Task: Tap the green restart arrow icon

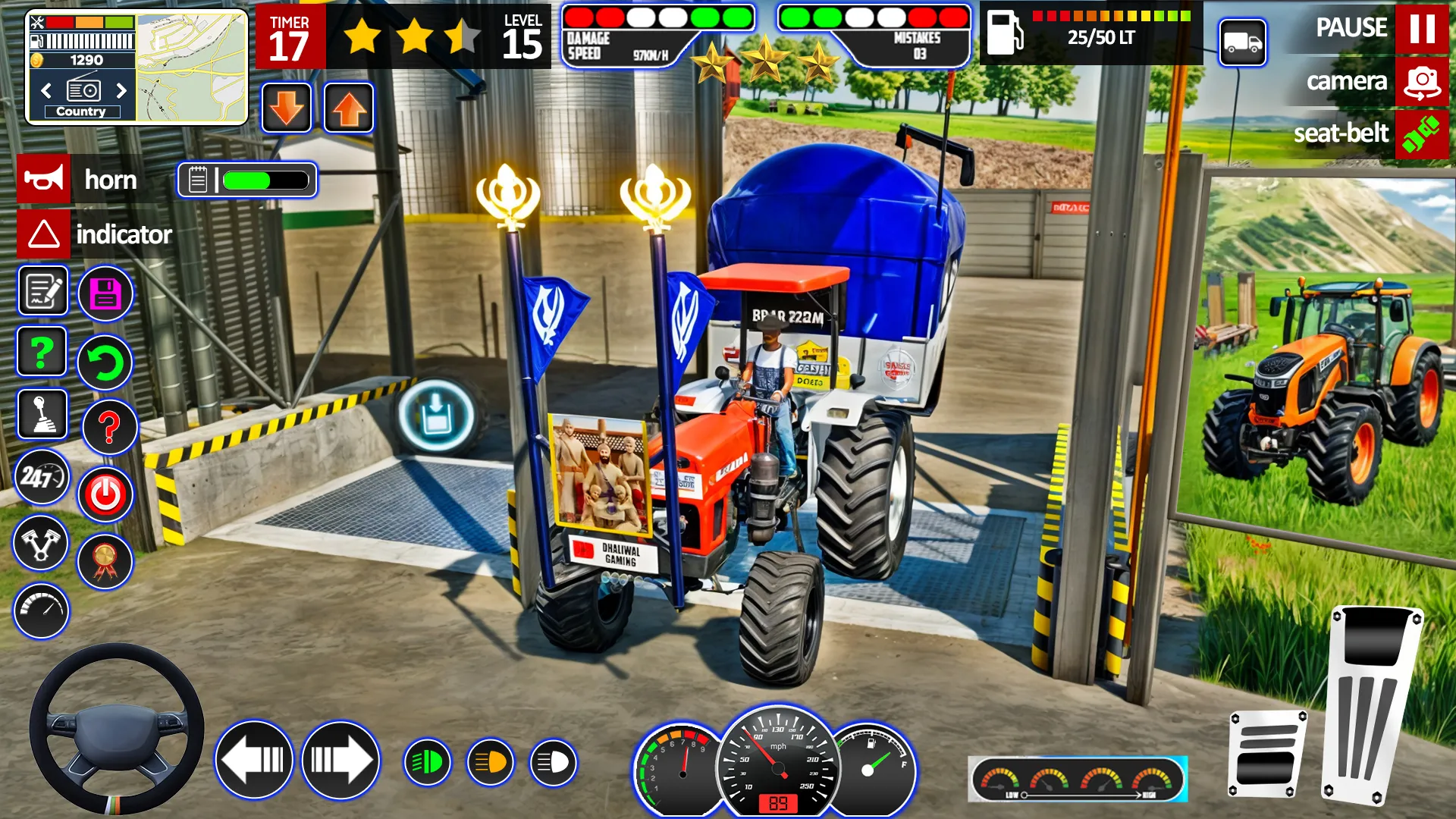Action: (105, 362)
